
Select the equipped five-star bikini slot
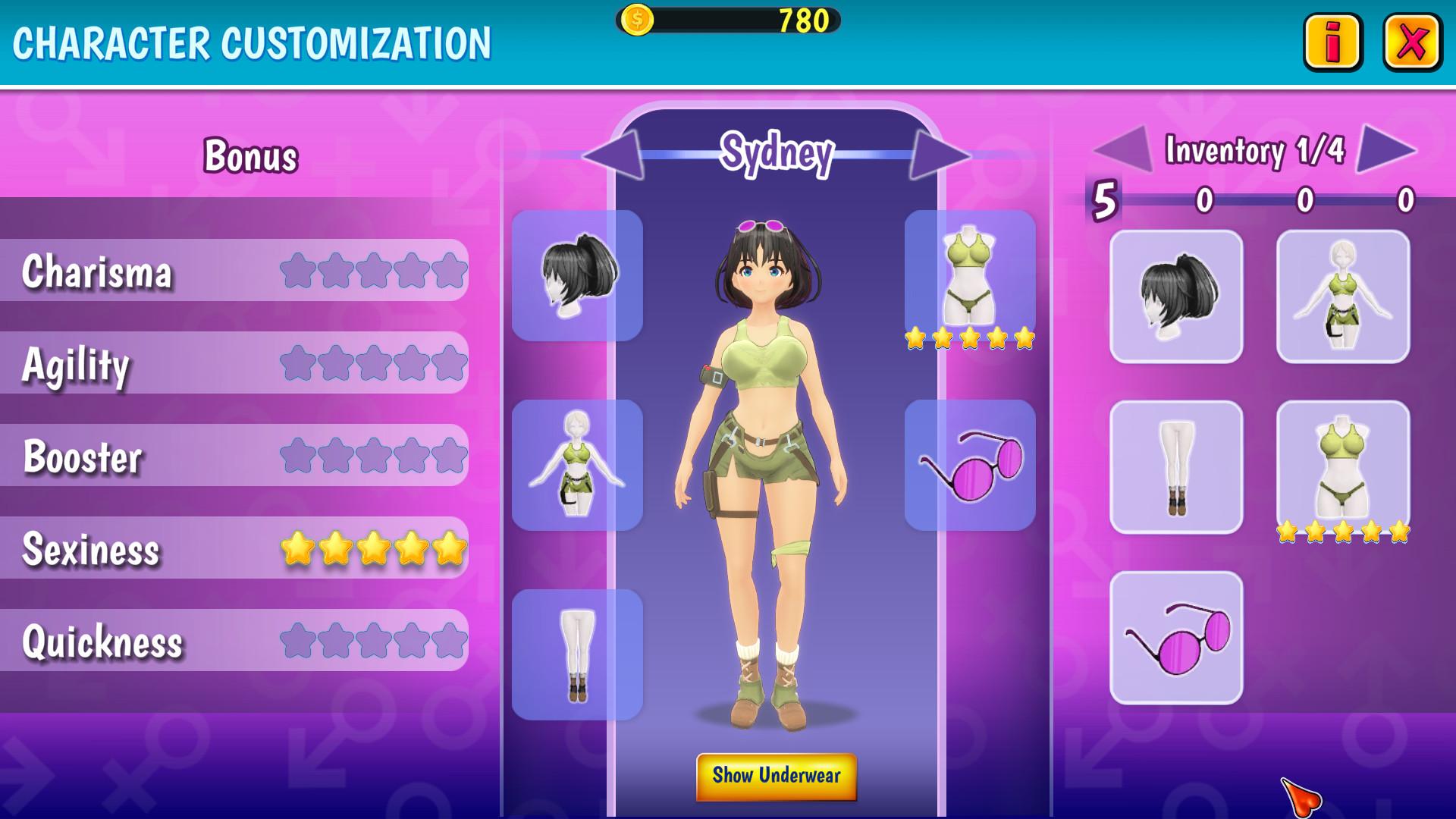[970, 275]
